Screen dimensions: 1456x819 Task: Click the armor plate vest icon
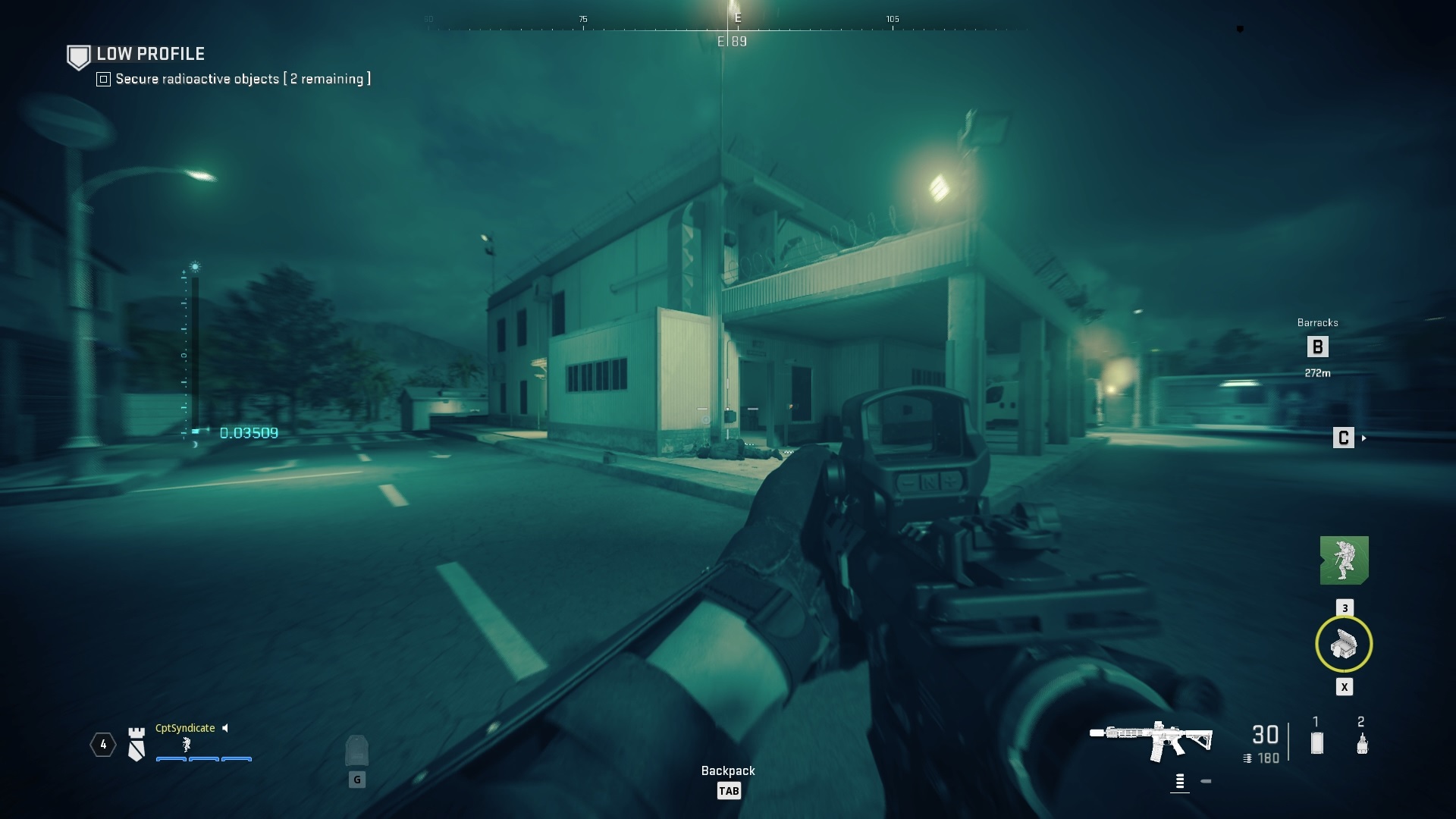tap(356, 751)
